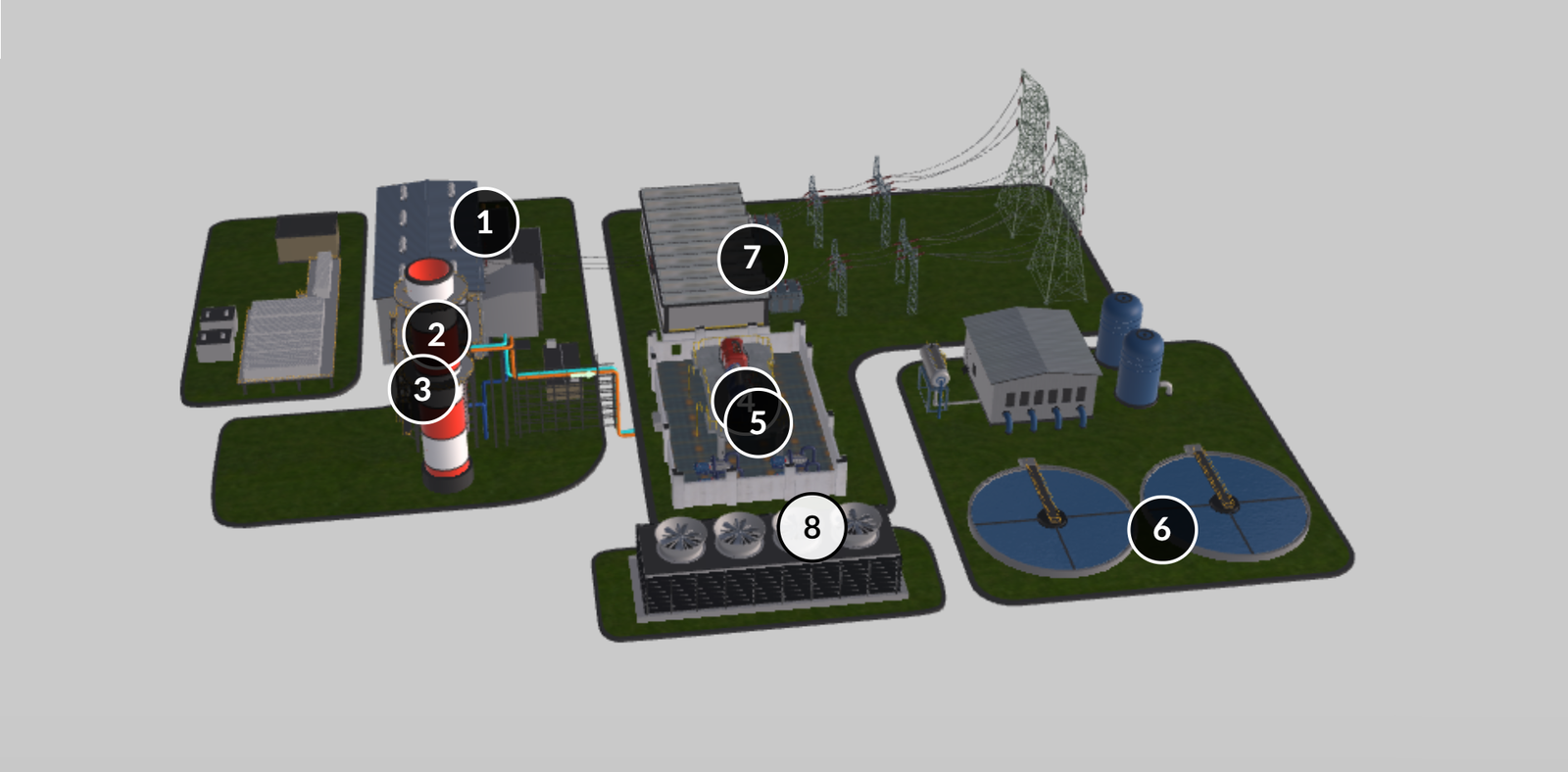
Task: Activate marker 6 by the water tanks
Action: point(1161,529)
